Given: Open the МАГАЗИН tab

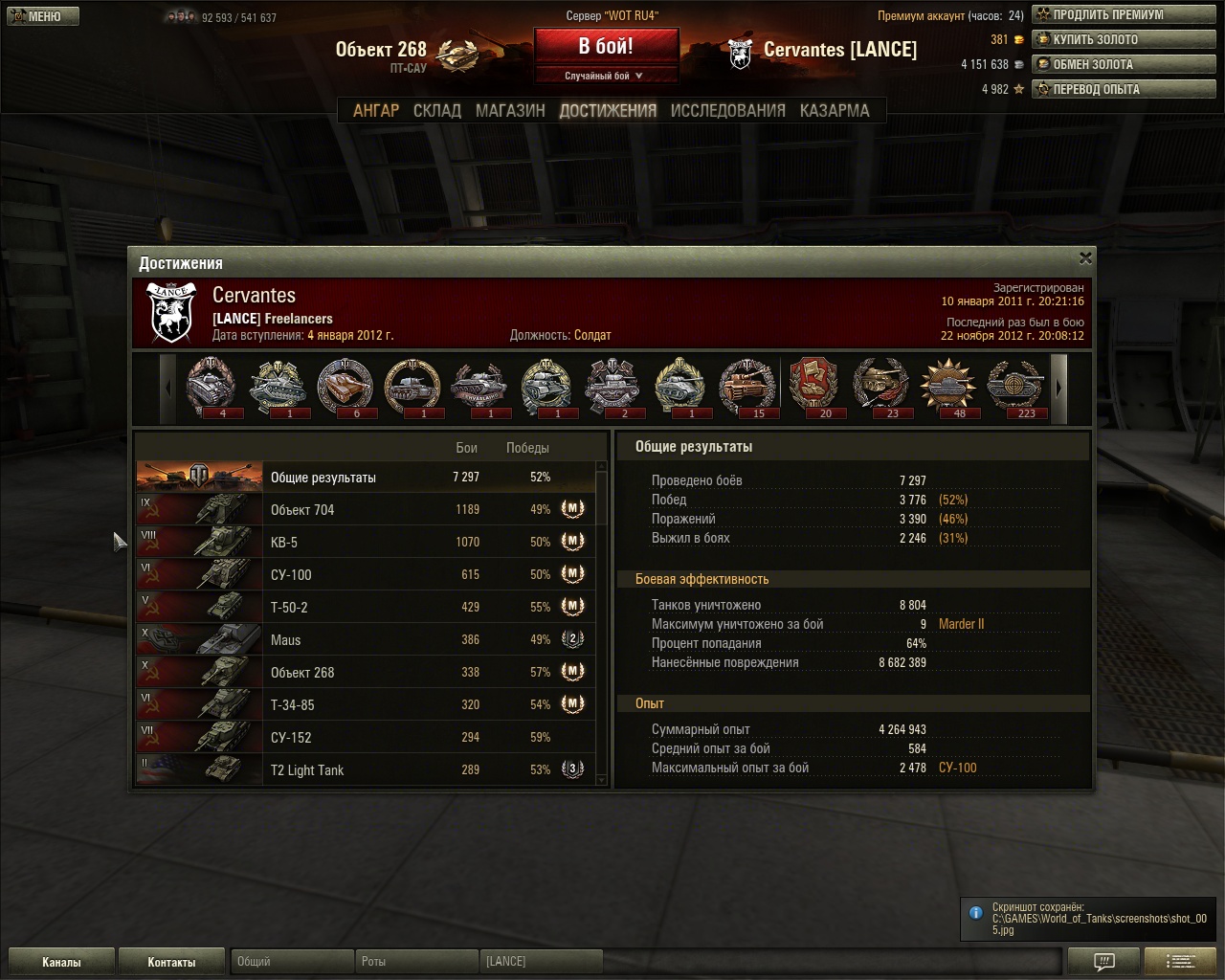Looking at the screenshot, I should click(510, 111).
